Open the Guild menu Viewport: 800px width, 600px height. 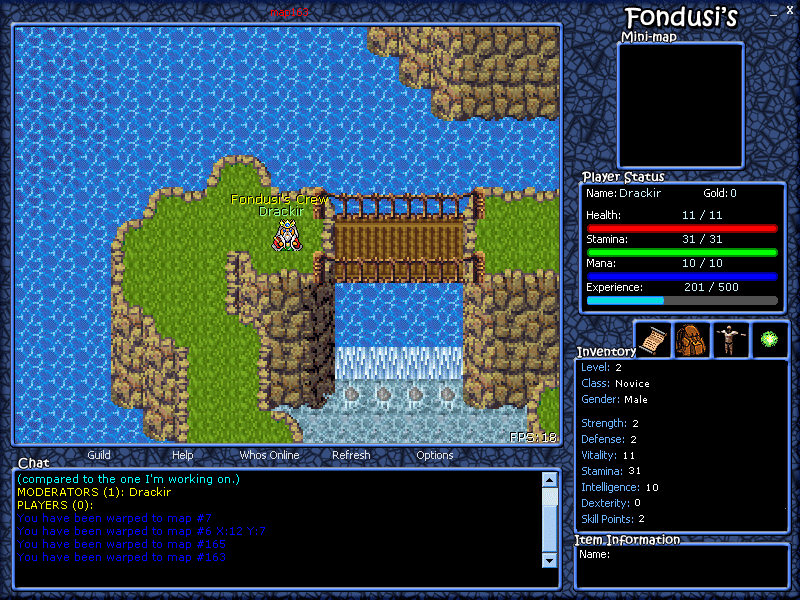[x=99, y=455]
